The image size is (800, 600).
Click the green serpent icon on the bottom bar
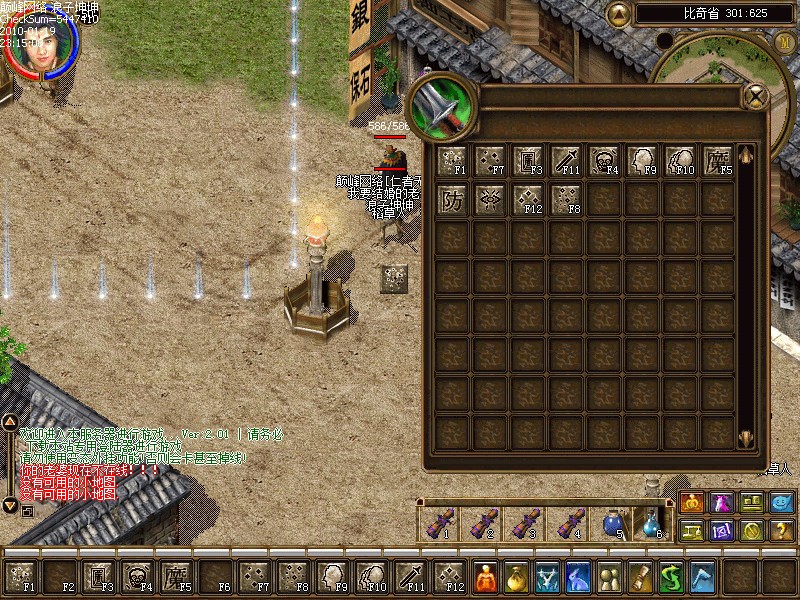click(672, 577)
